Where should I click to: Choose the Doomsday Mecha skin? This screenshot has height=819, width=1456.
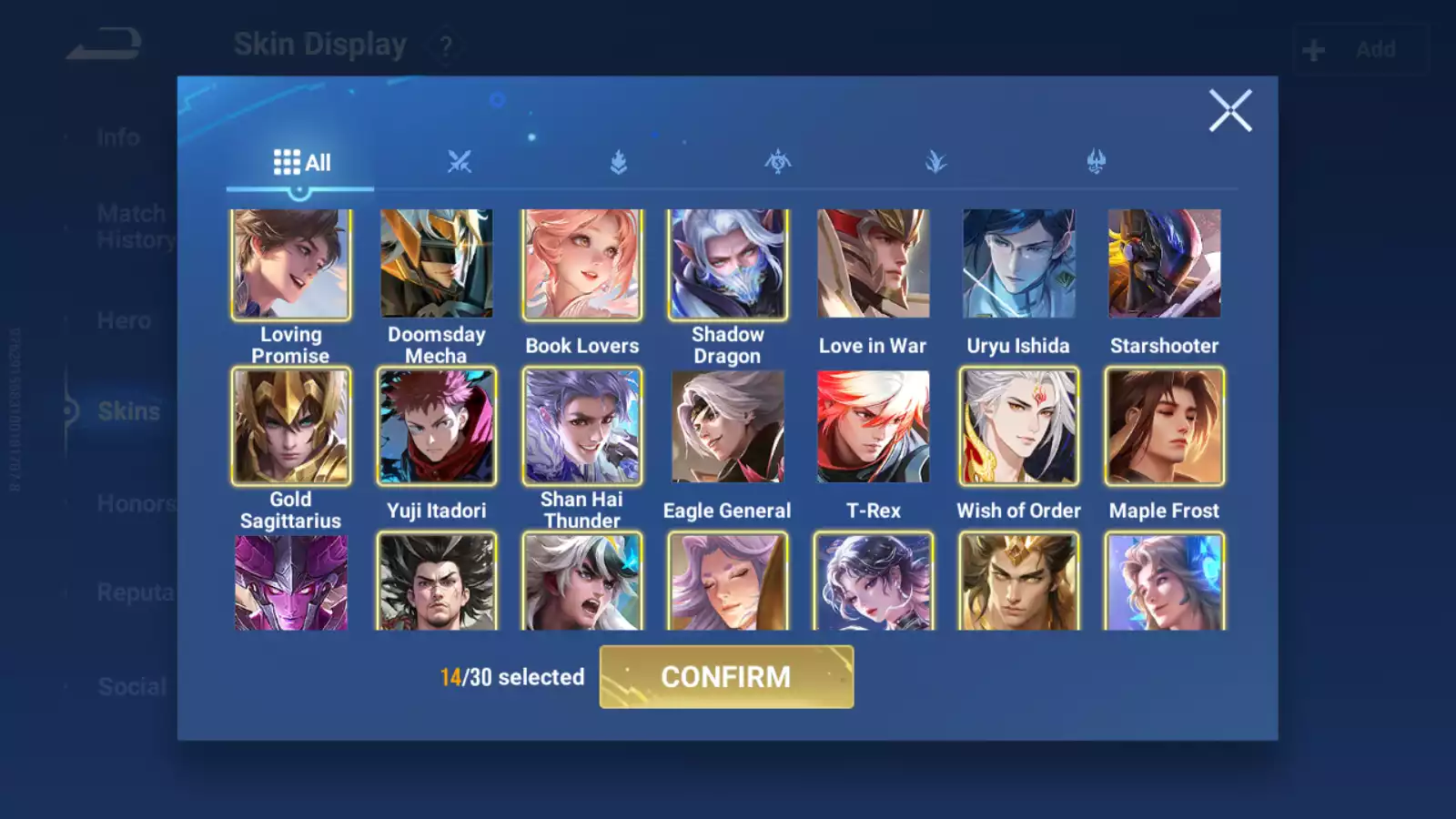click(437, 264)
